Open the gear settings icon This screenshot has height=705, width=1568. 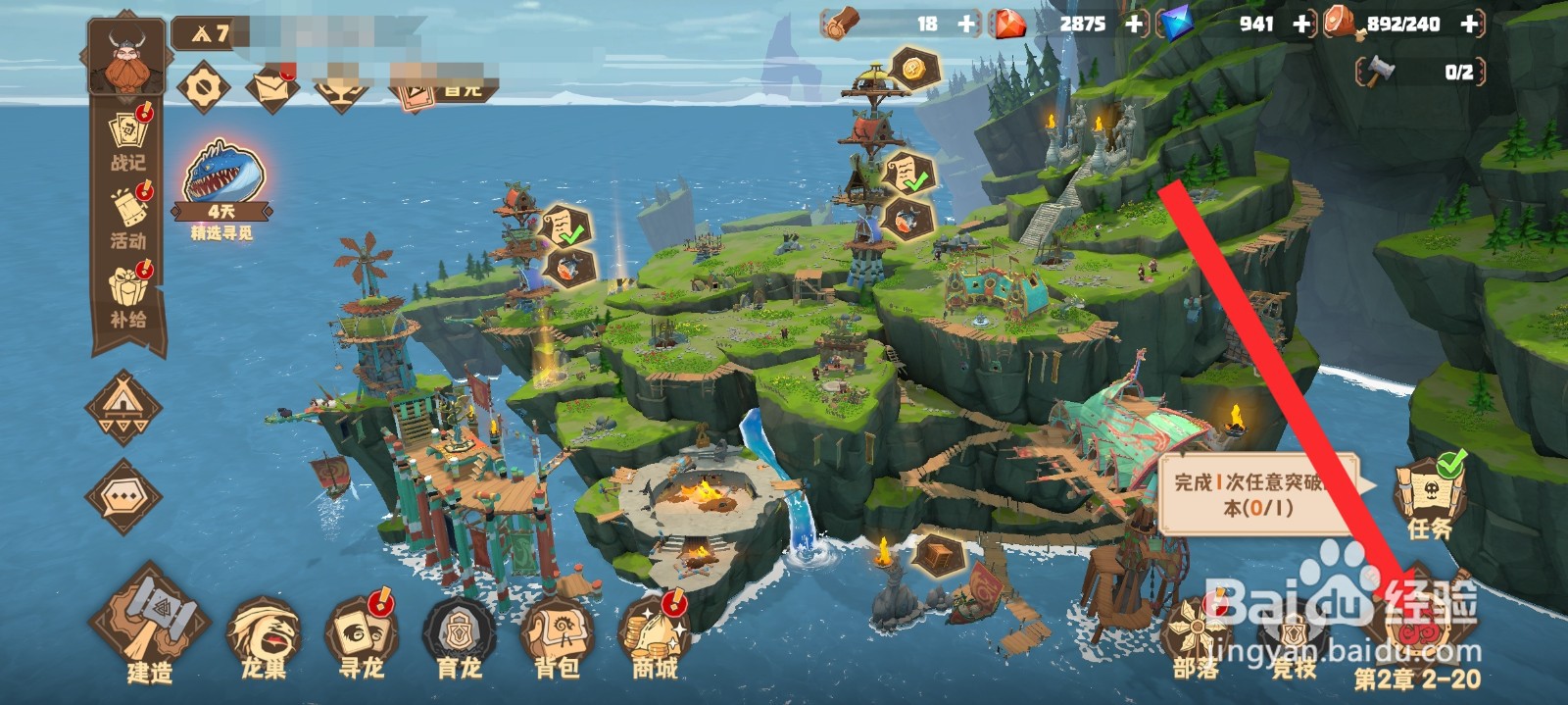point(204,87)
